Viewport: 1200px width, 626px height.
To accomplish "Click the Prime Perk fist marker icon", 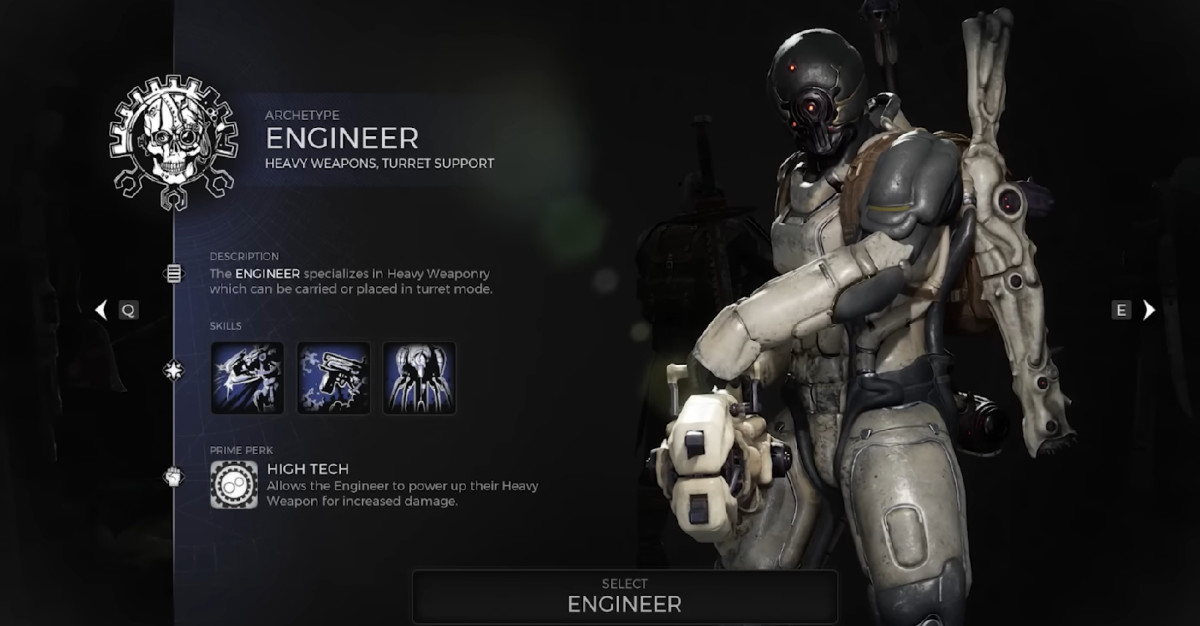I will pyautogui.click(x=174, y=477).
